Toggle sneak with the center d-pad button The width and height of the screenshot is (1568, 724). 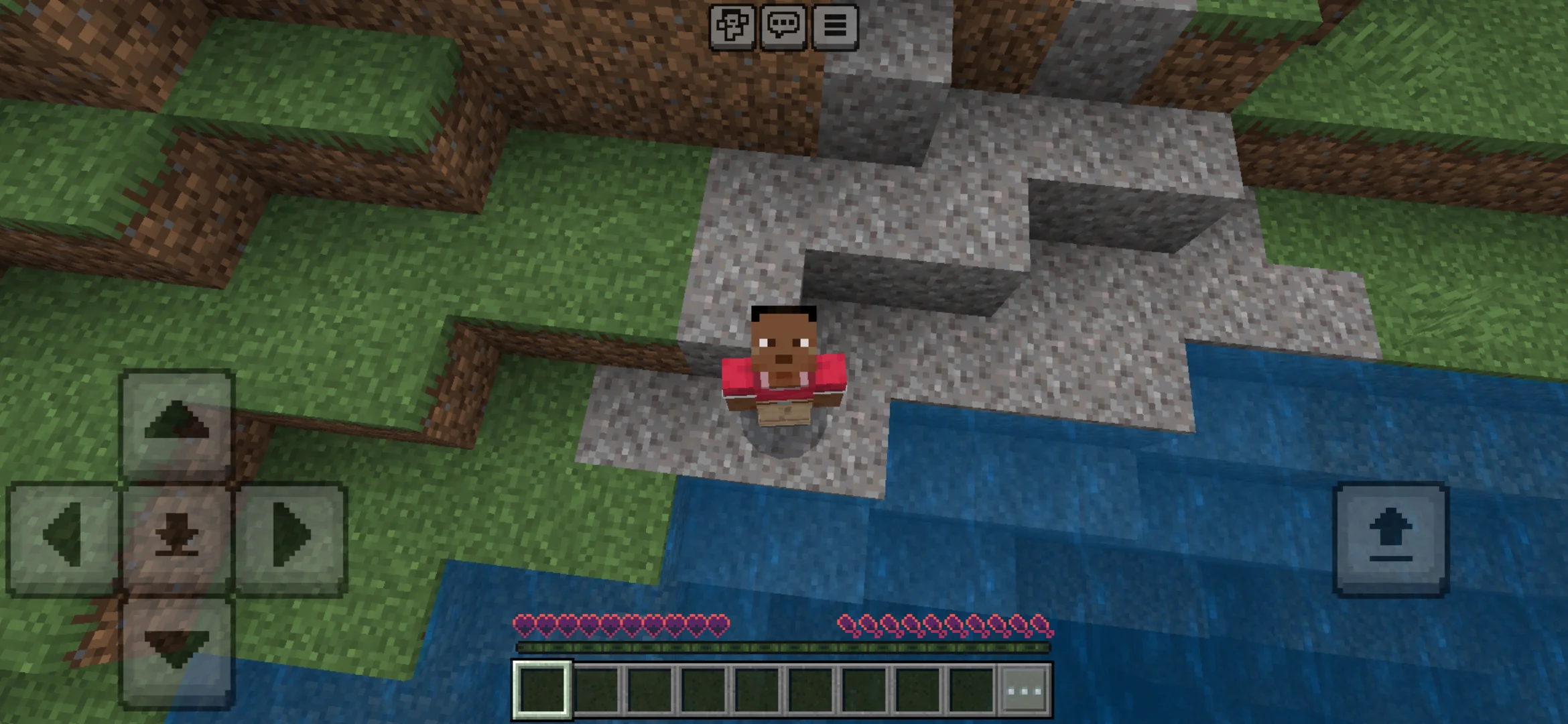[x=177, y=537]
